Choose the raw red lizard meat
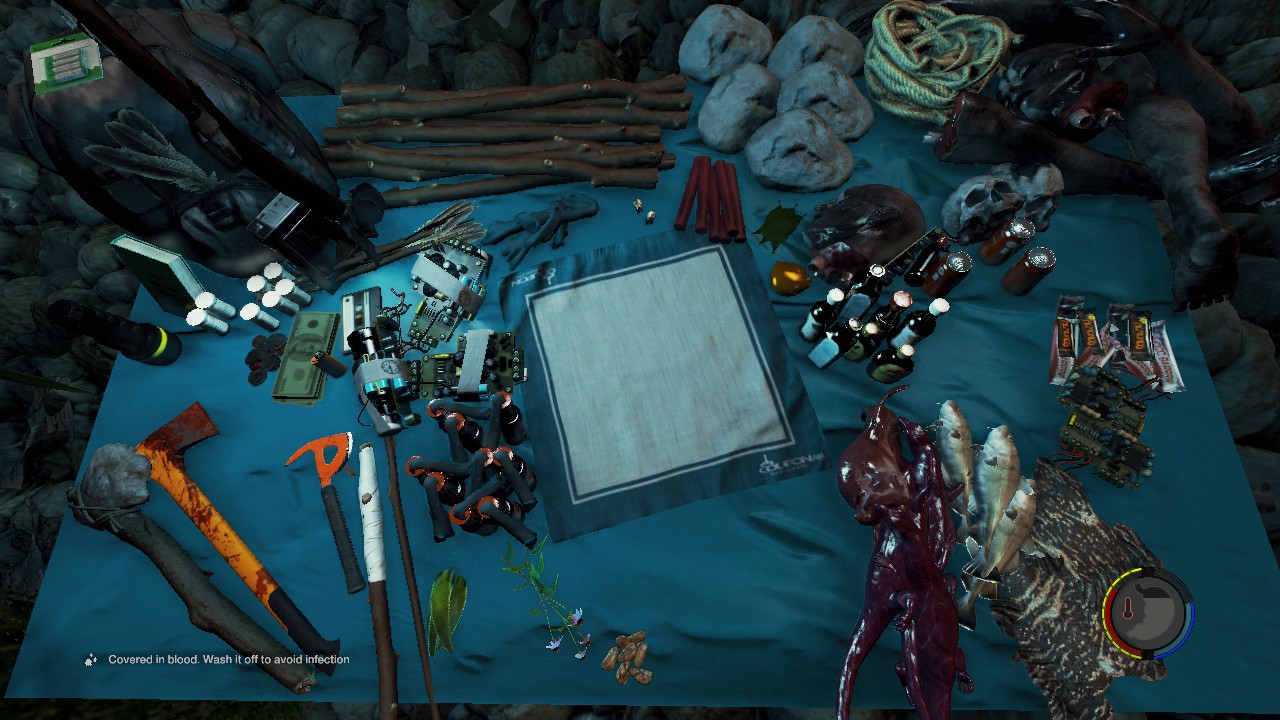This screenshot has height=720, width=1280. pyautogui.click(x=895, y=540)
